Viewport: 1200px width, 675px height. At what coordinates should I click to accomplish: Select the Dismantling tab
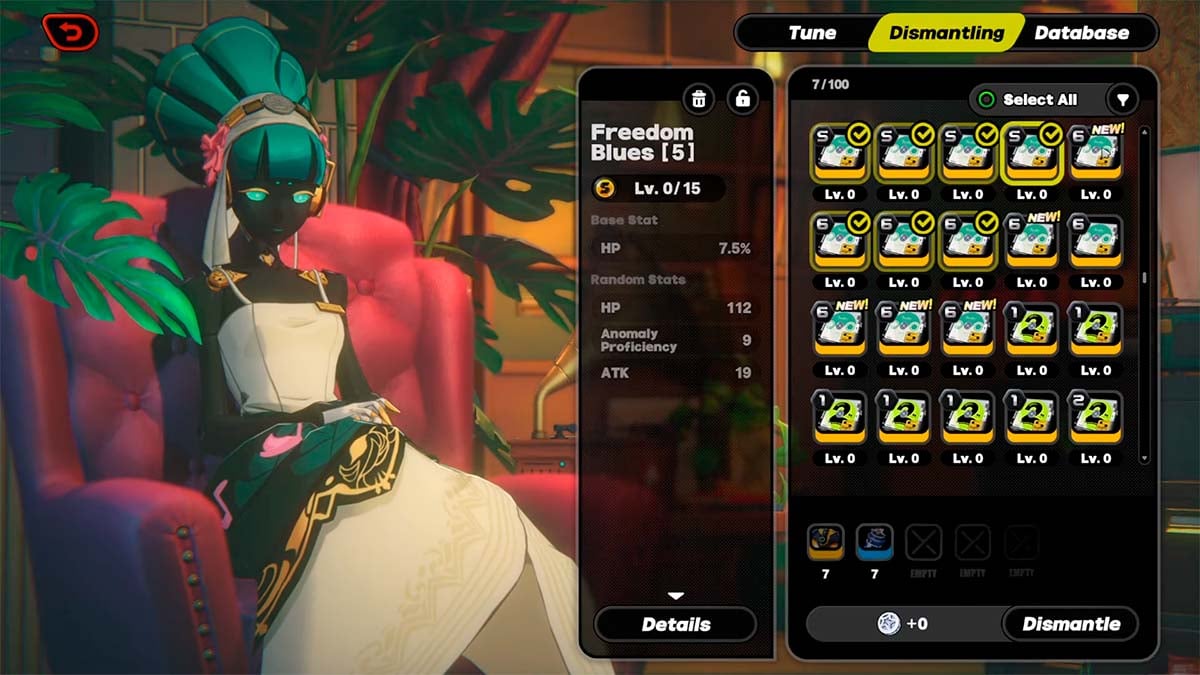click(x=946, y=33)
